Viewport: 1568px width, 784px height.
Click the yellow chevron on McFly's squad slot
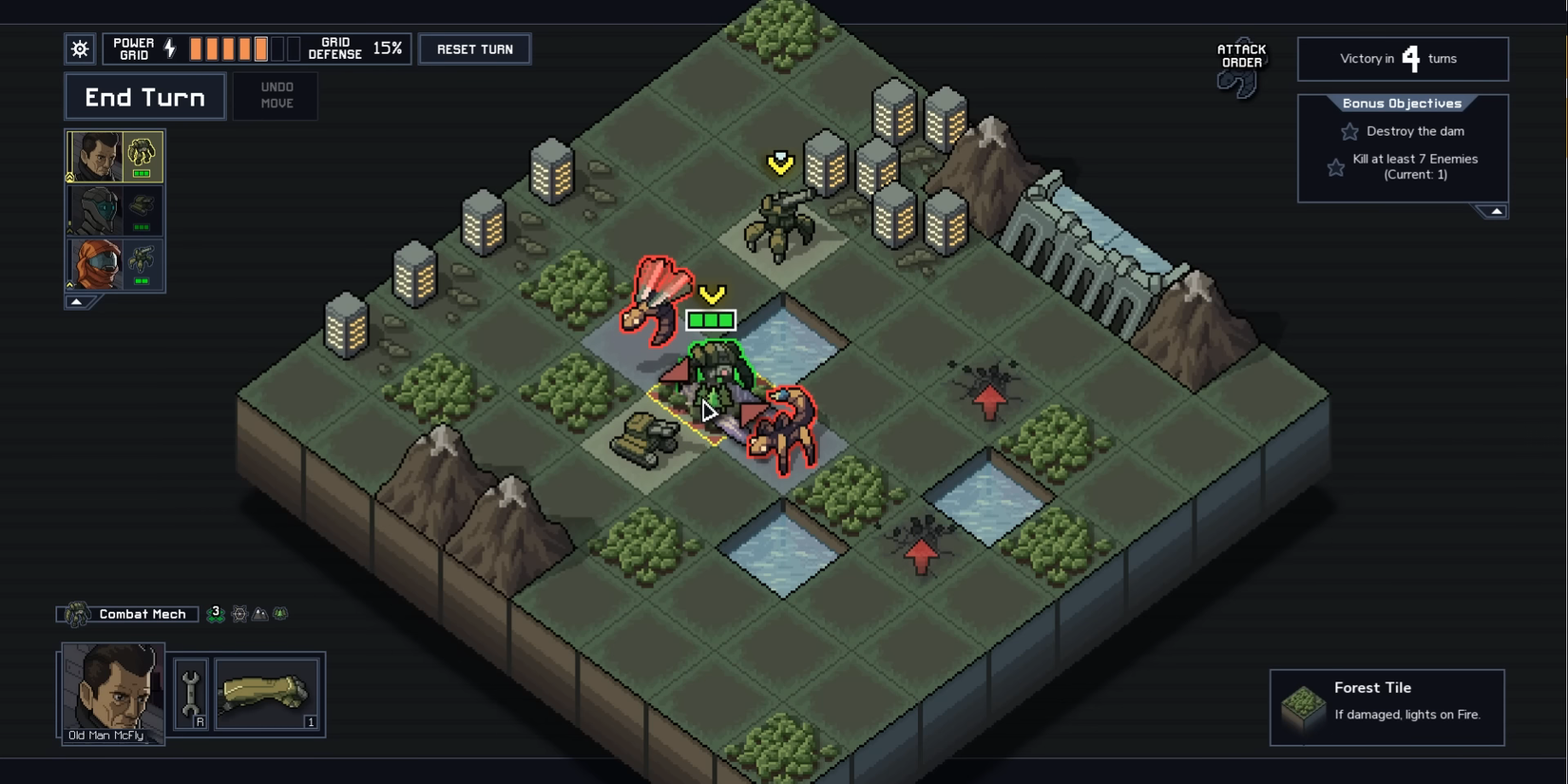(71, 176)
